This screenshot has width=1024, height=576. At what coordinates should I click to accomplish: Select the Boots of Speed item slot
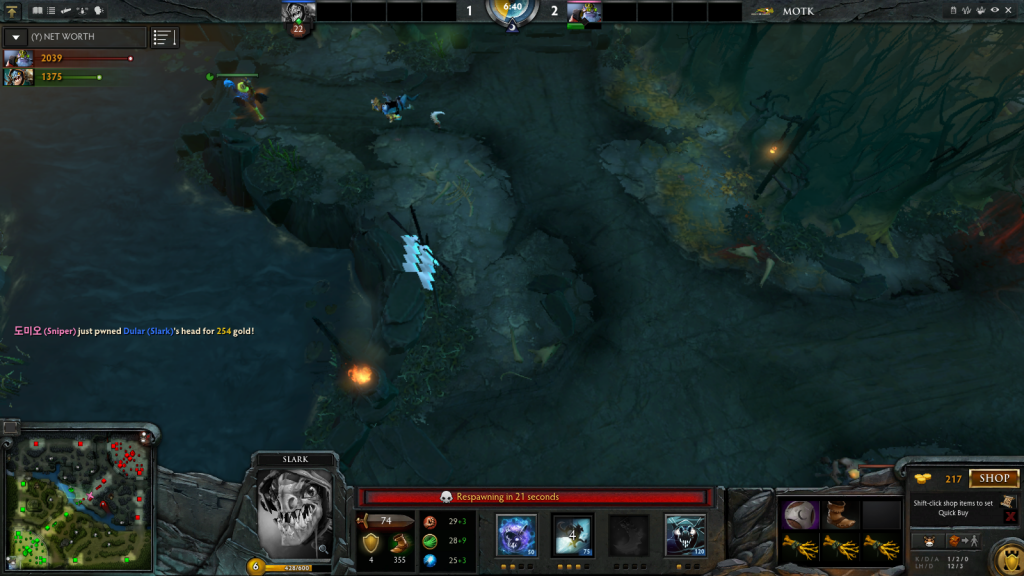coord(840,514)
